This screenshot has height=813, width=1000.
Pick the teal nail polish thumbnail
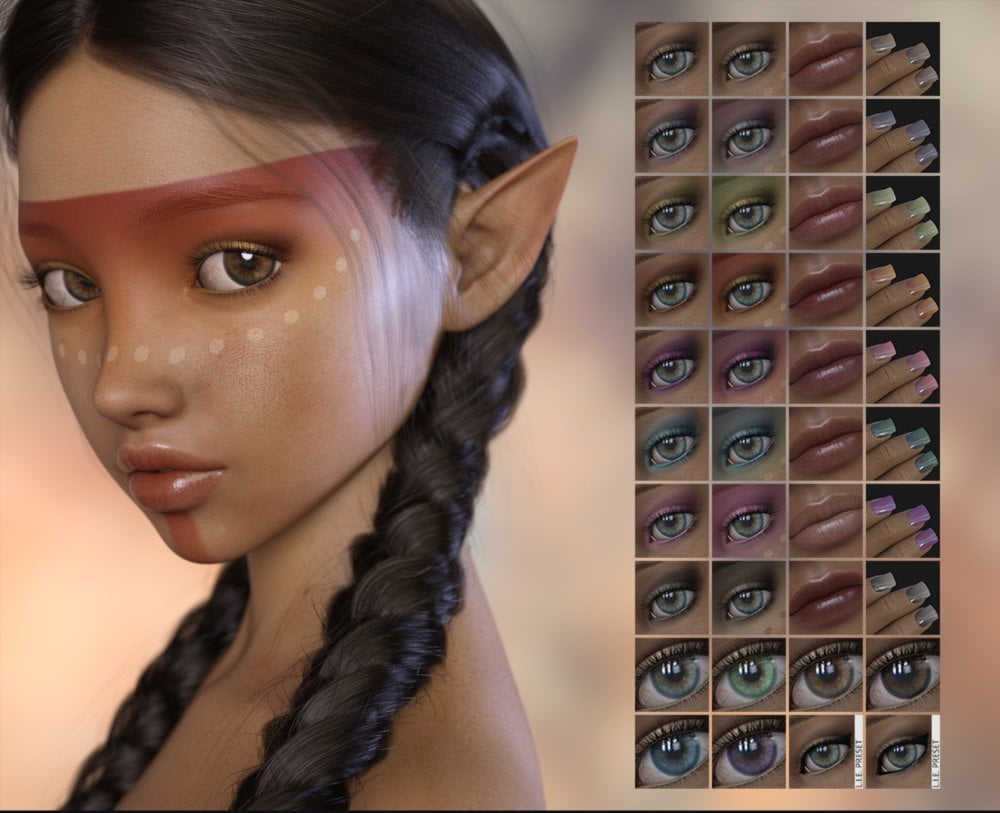coord(902,444)
